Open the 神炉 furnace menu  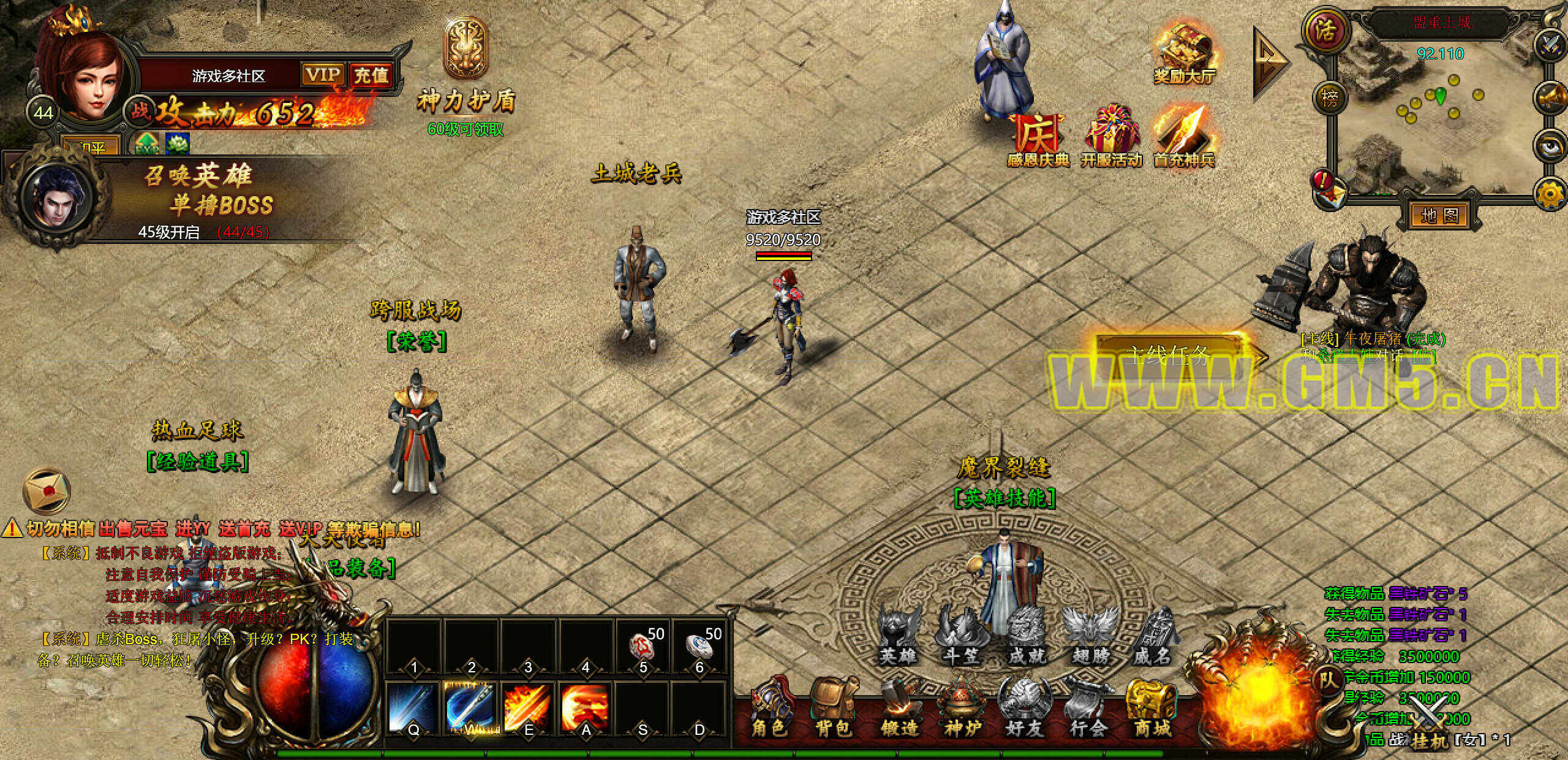tap(963, 708)
